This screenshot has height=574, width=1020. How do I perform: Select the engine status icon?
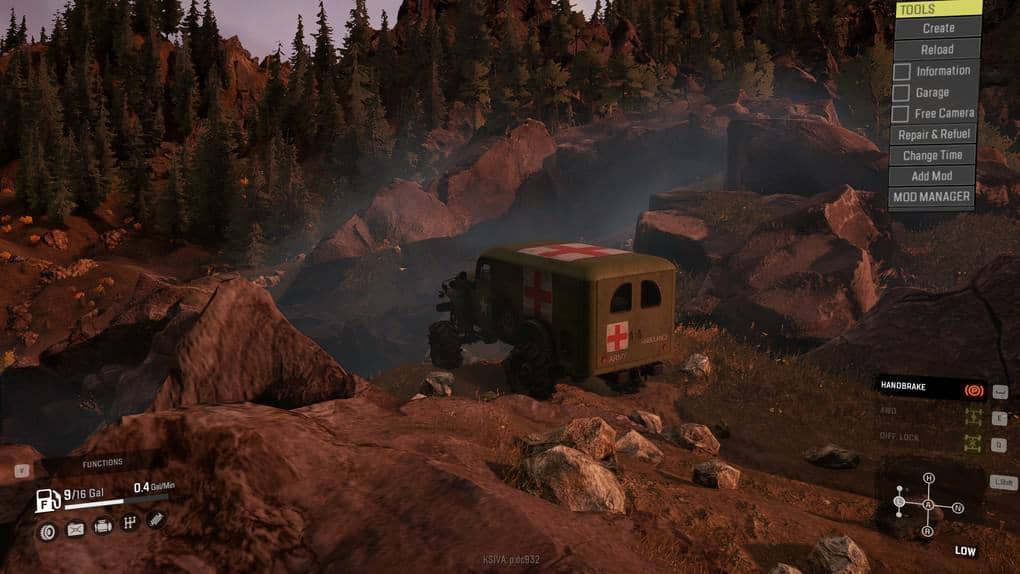point(102,526)
